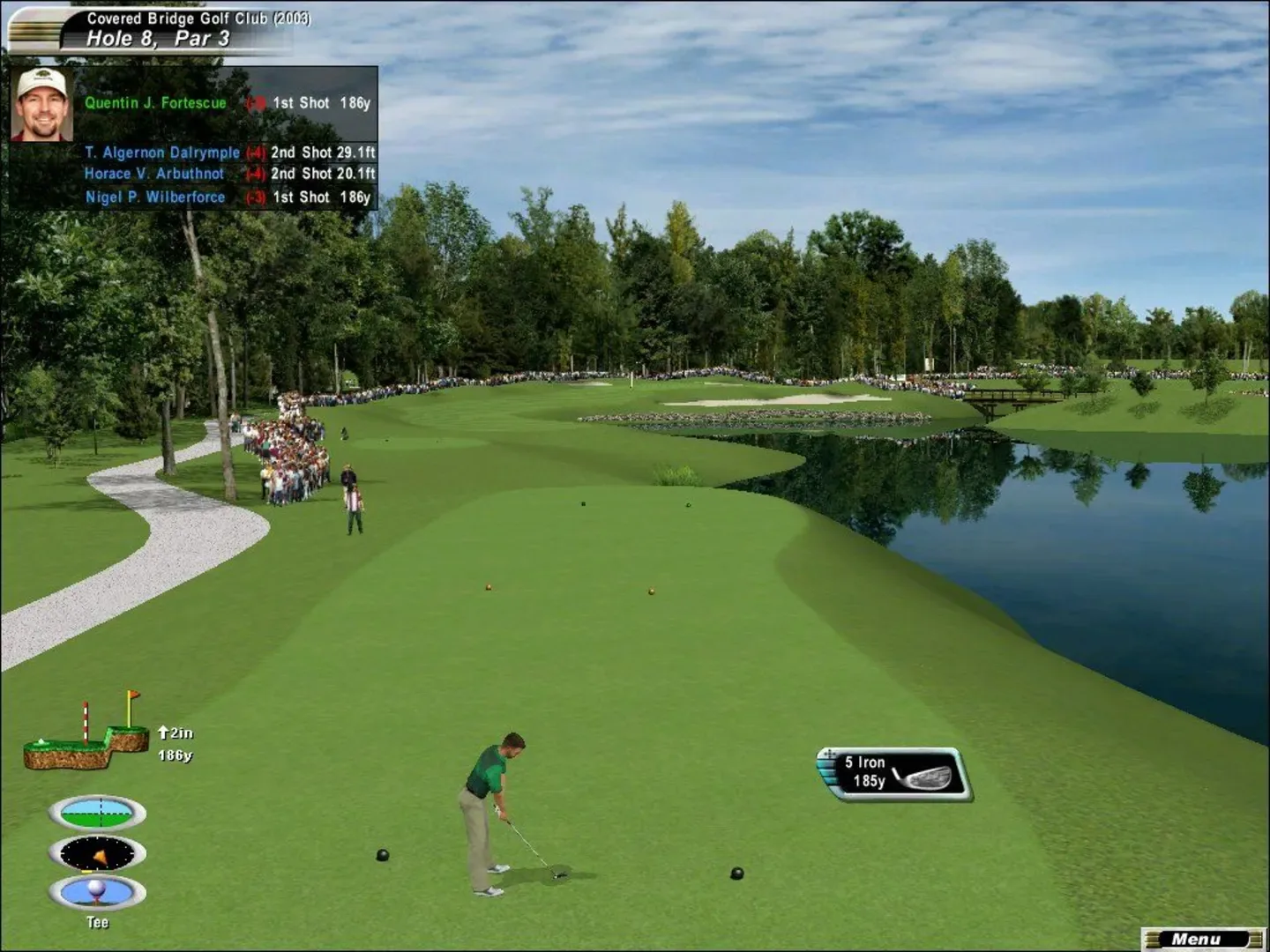Image resolution: width=1270 pixels, height=952 pixels.
Task: Click the stance crosshair oval icon
Action: 97,813
